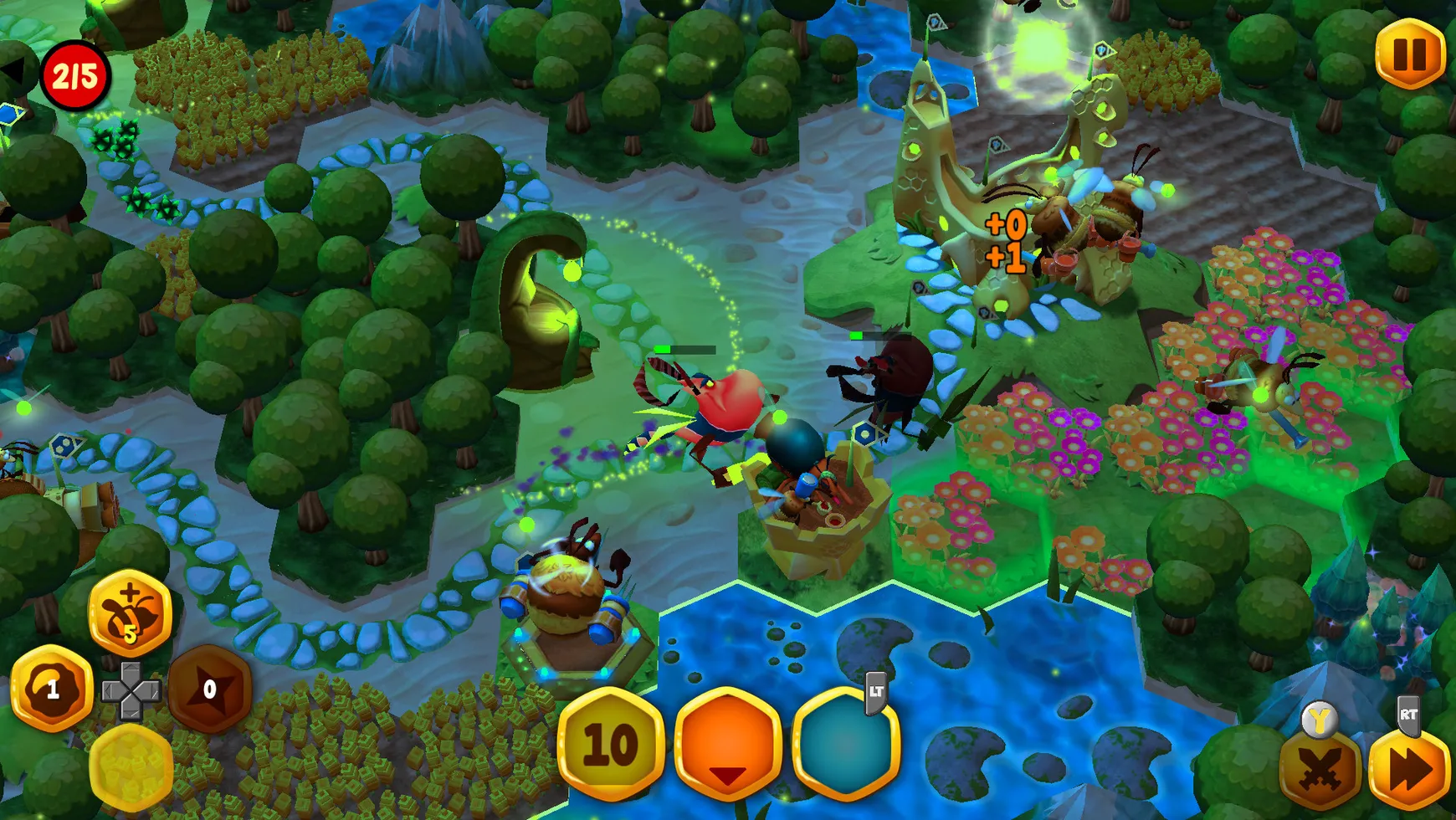Activate the fast-forward speed button
This screenshot has height=820, width=1456.
pyautogui.click(x=1410, y=771)
